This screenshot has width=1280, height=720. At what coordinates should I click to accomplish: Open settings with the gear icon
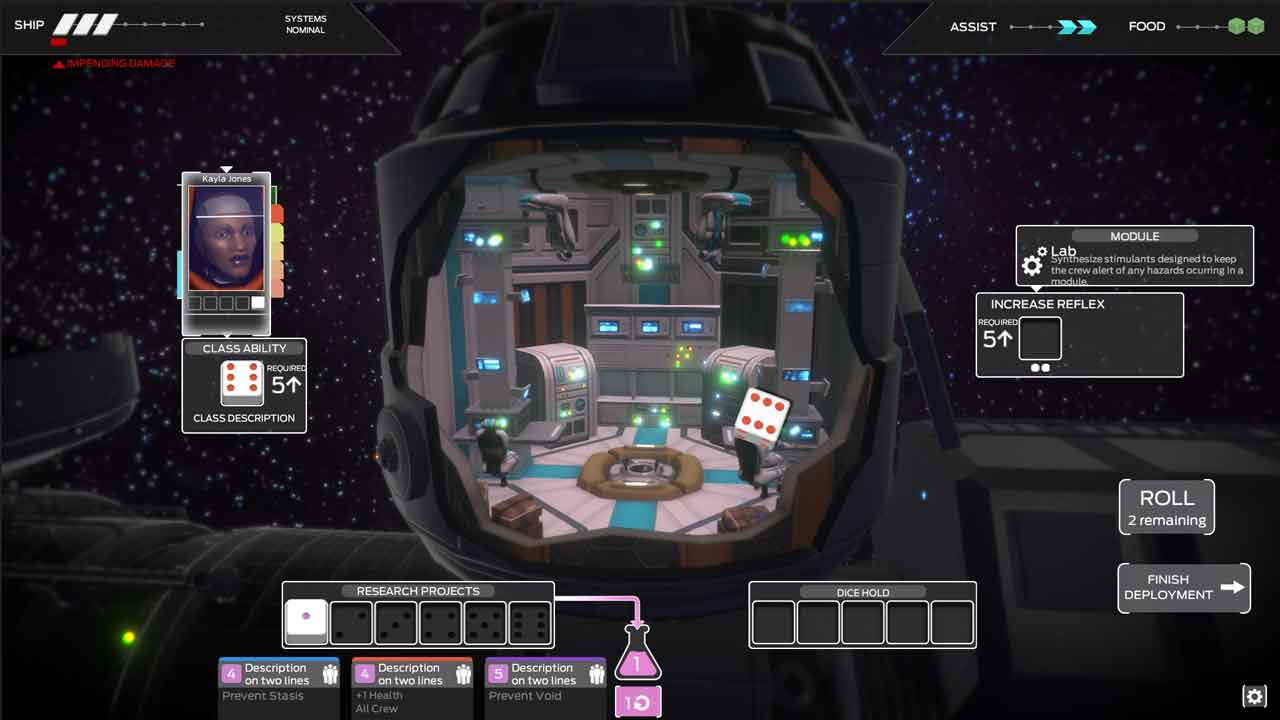pyautogui.click(x=1254, y=696)
